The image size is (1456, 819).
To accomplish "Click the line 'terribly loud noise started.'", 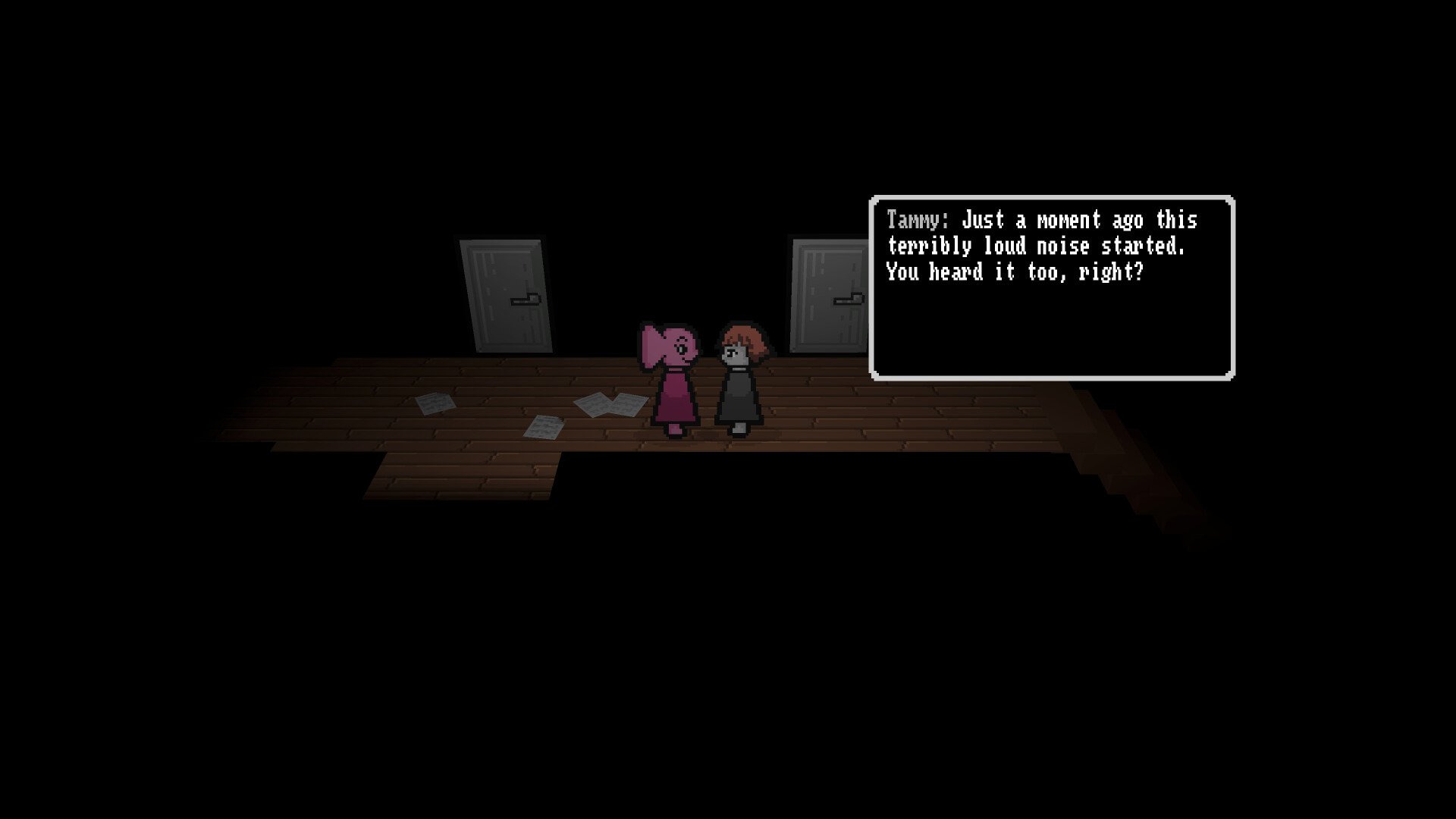I will coord(1039,246).
